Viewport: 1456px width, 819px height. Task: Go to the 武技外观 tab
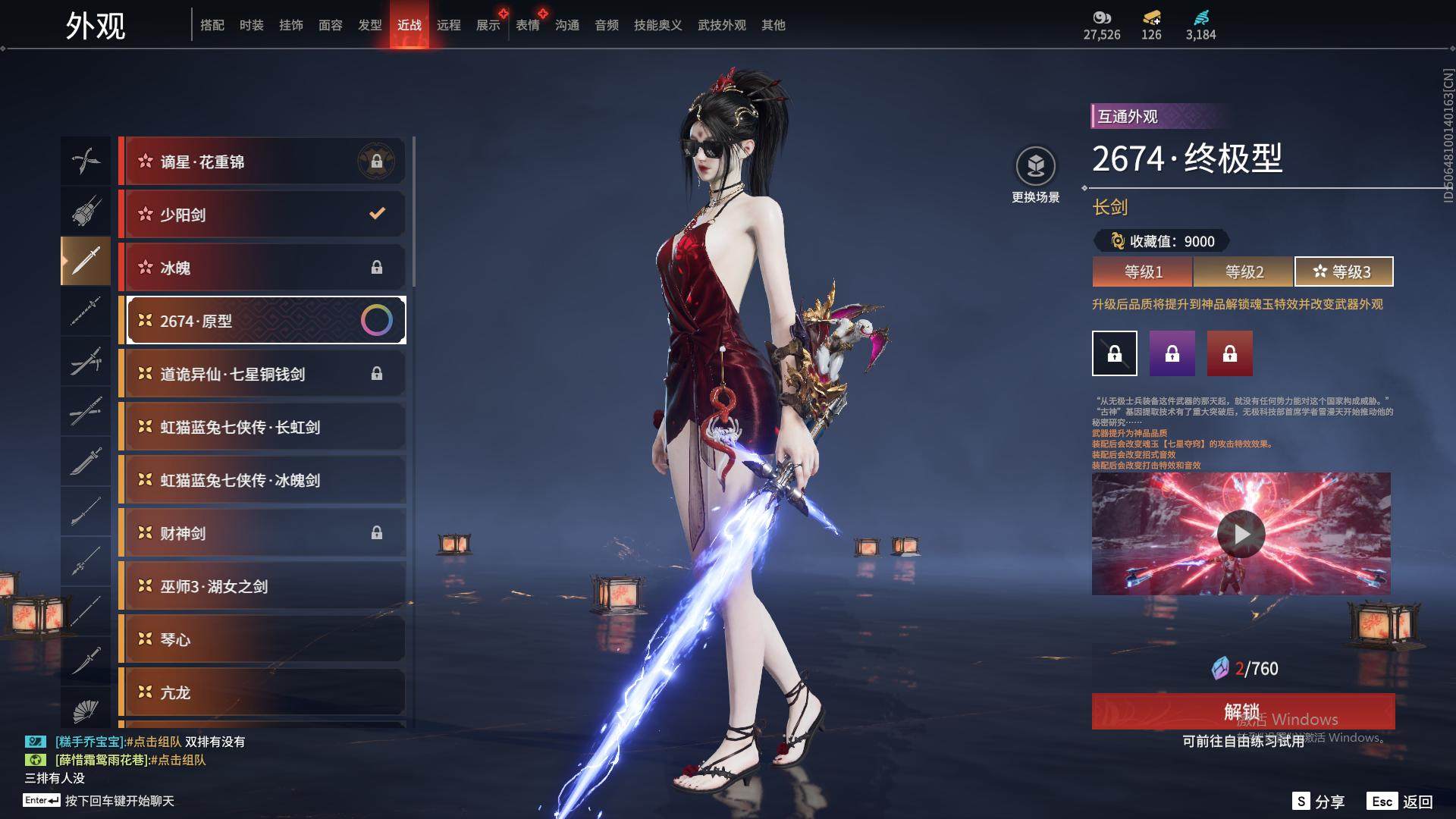click(721, 25)
